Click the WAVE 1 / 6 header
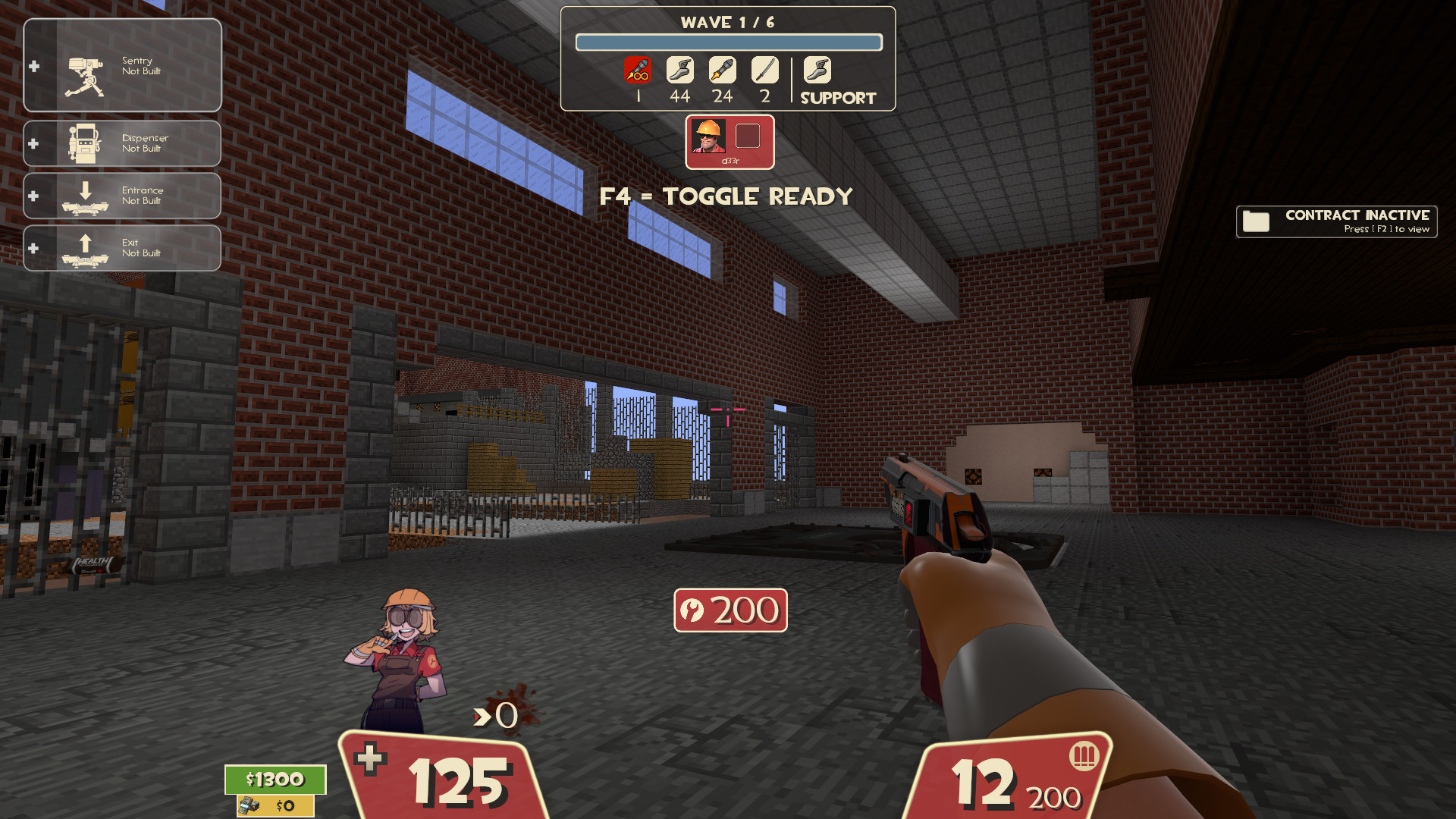 coord(729,22)
